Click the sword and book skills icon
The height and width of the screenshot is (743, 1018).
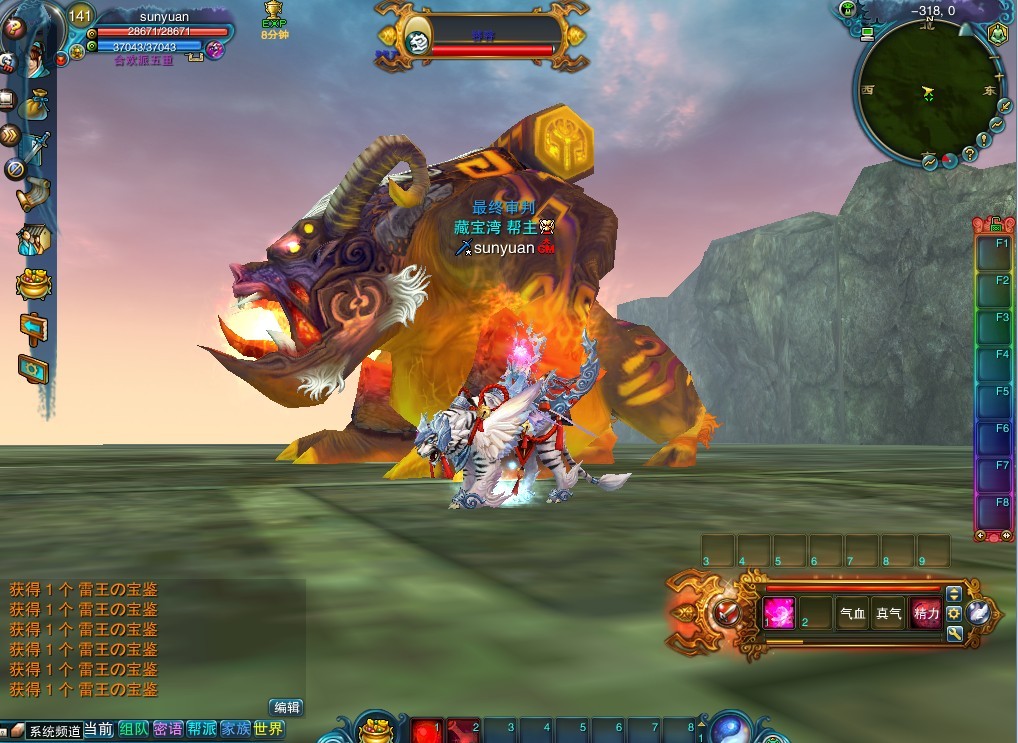pos(36,148)
